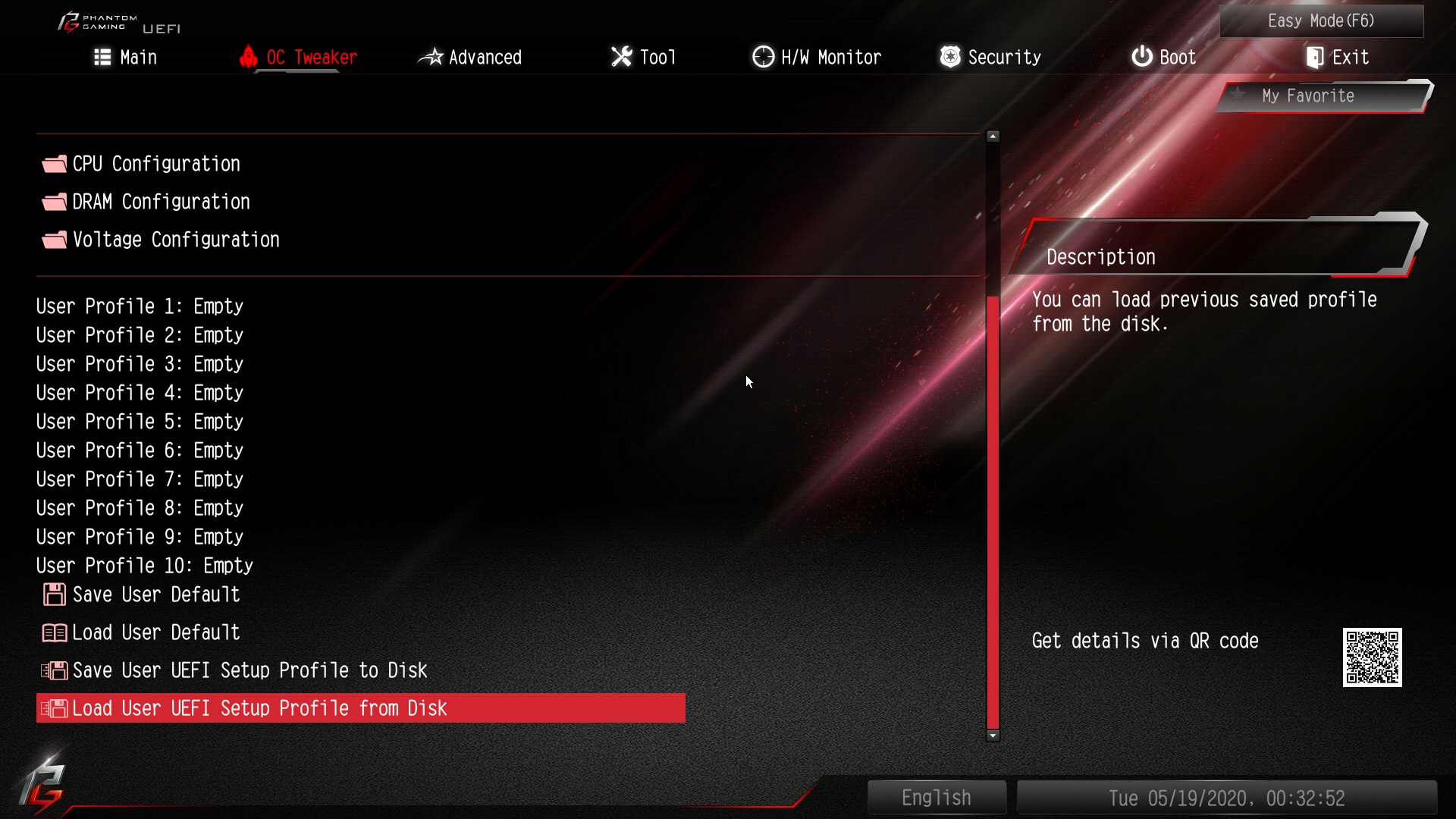Screen dimensions: 1456x819
Task: Open the Security tab
Action: pyautogui.click(x=990, y=58)
